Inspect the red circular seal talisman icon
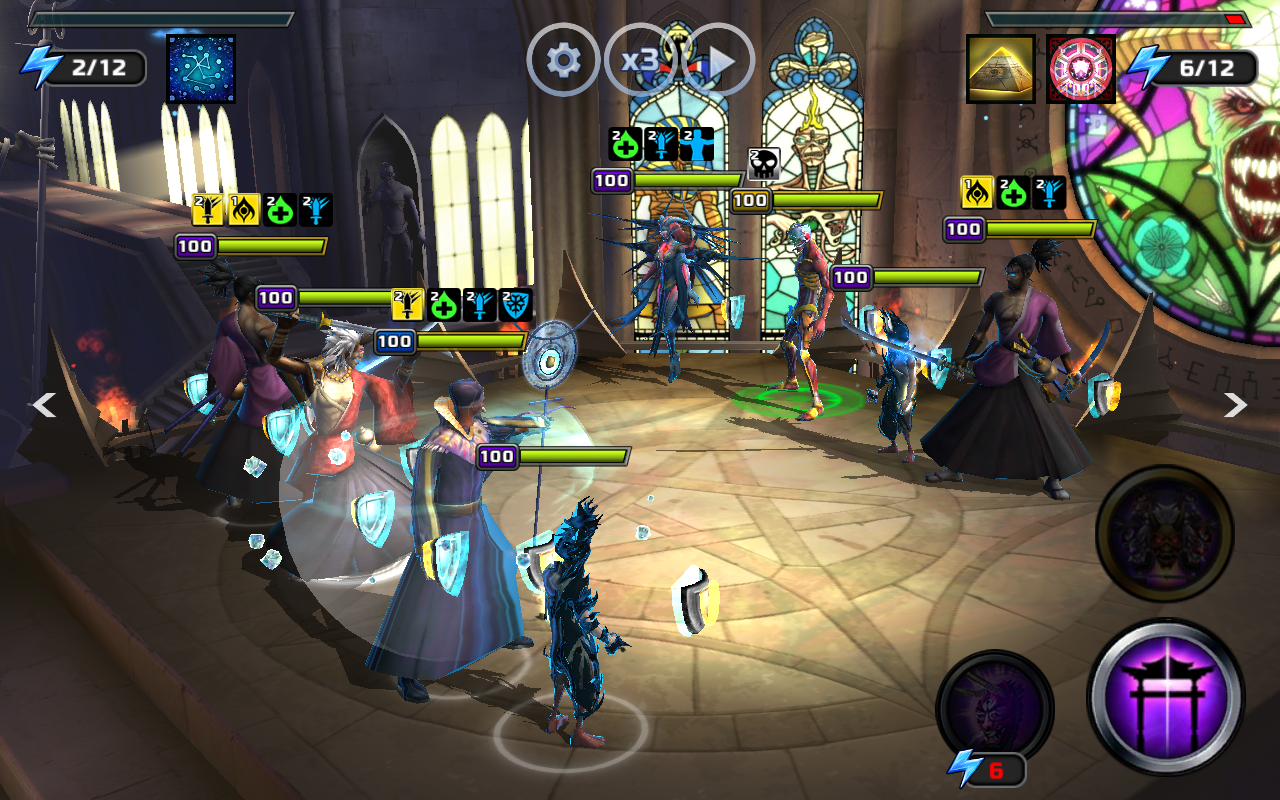 (x=1081, y=69)
